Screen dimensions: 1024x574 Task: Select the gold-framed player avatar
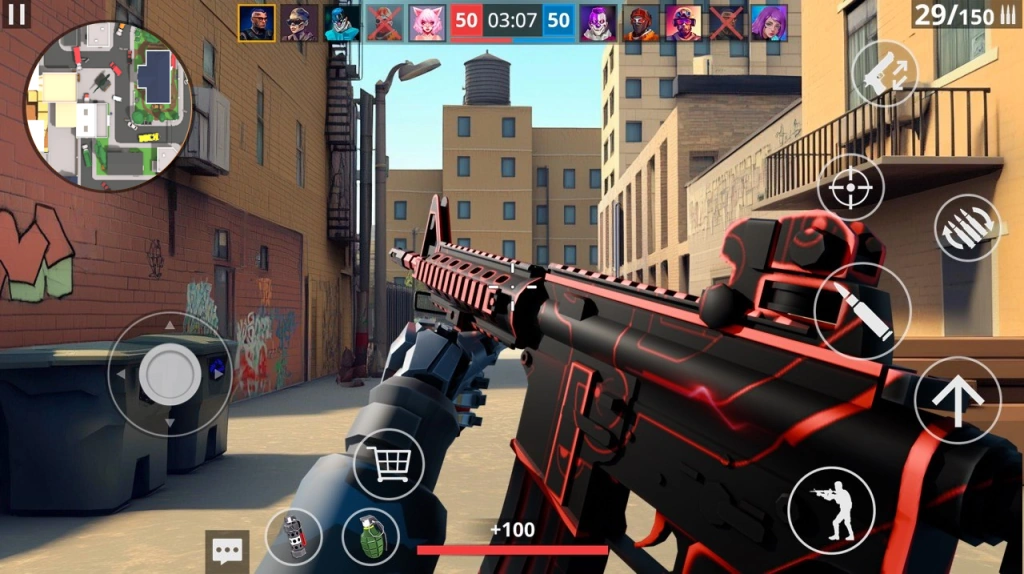(x=257, y=23)
